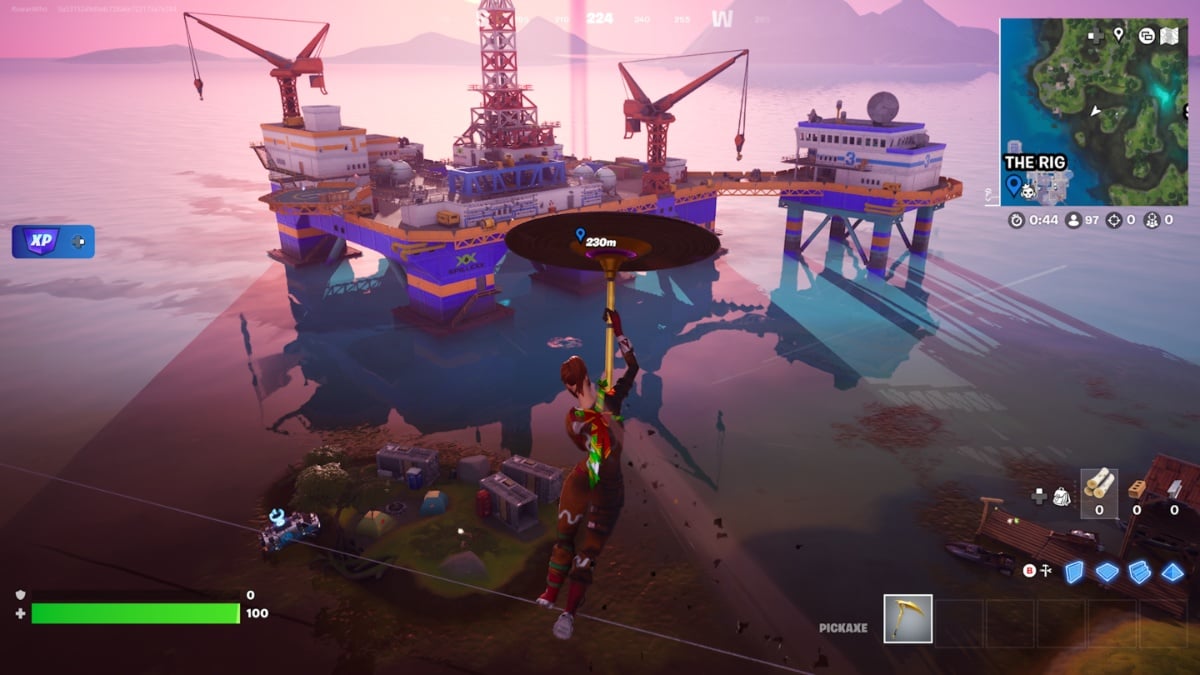1200x675 pixels.
Task: Select the golden pickaxe slot
Action: tap(908, 618)
